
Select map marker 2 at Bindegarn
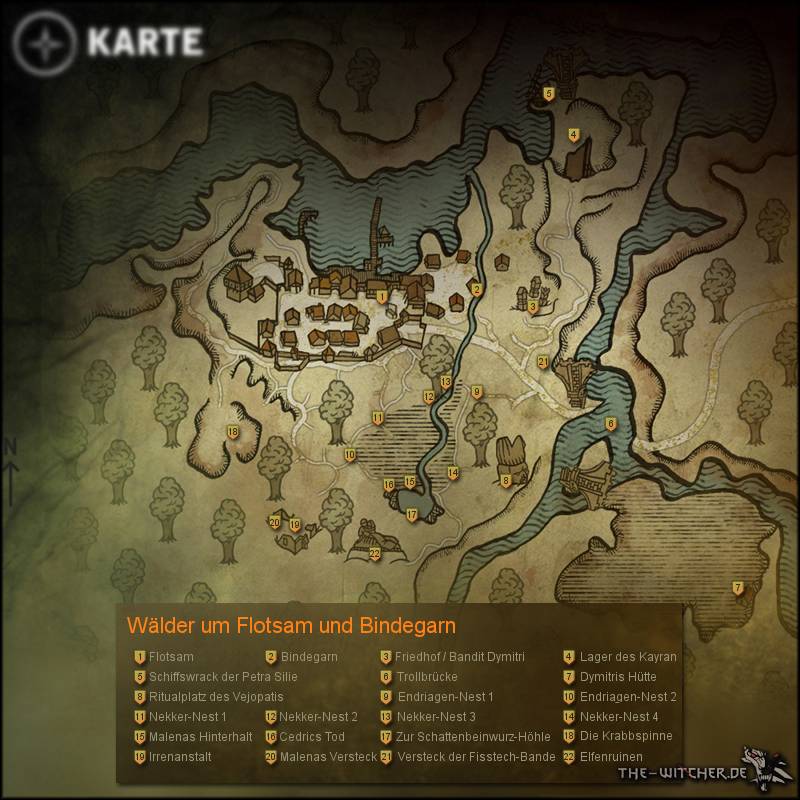point(477,290)
